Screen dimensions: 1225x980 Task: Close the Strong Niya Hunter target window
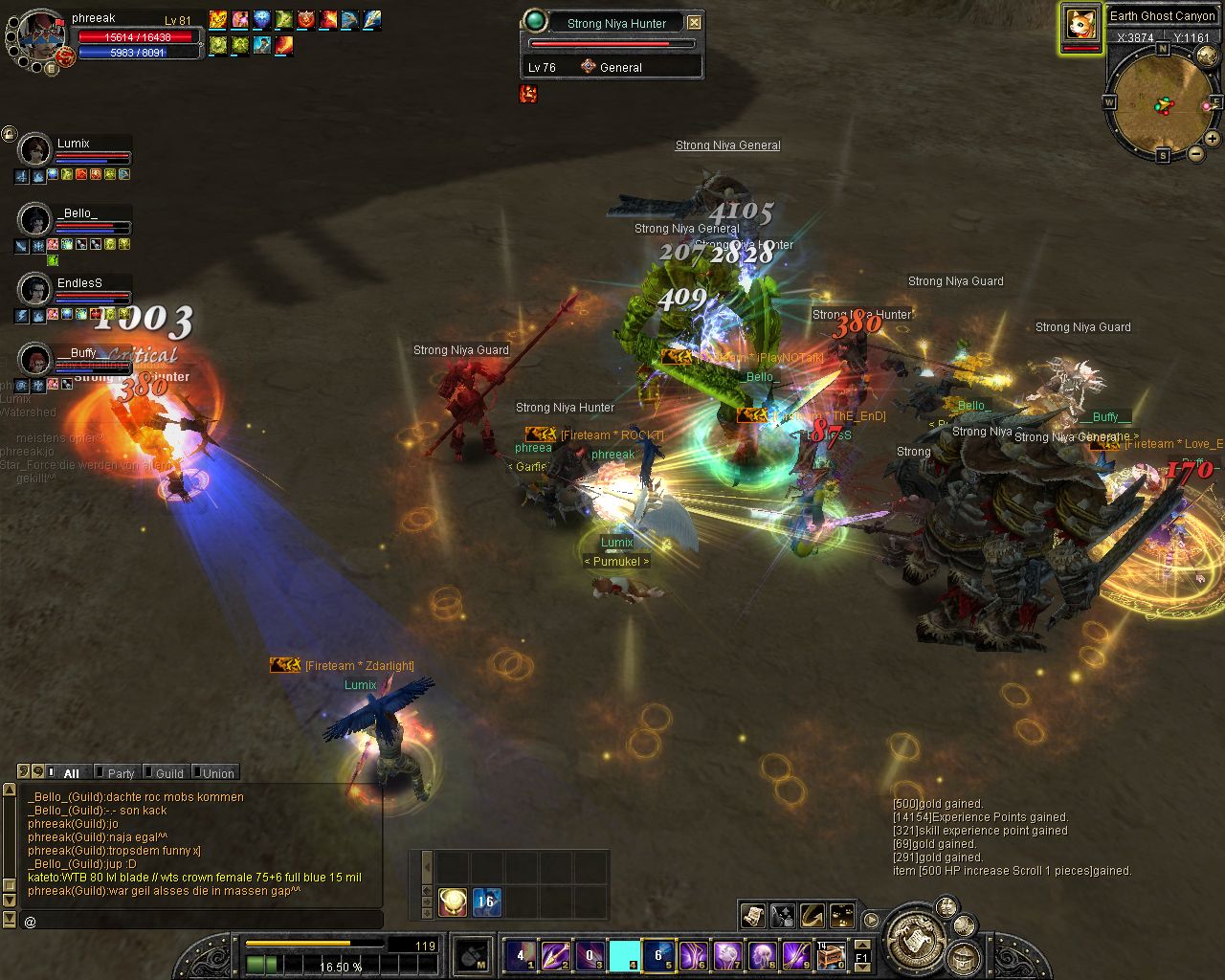tap(694, 22)
